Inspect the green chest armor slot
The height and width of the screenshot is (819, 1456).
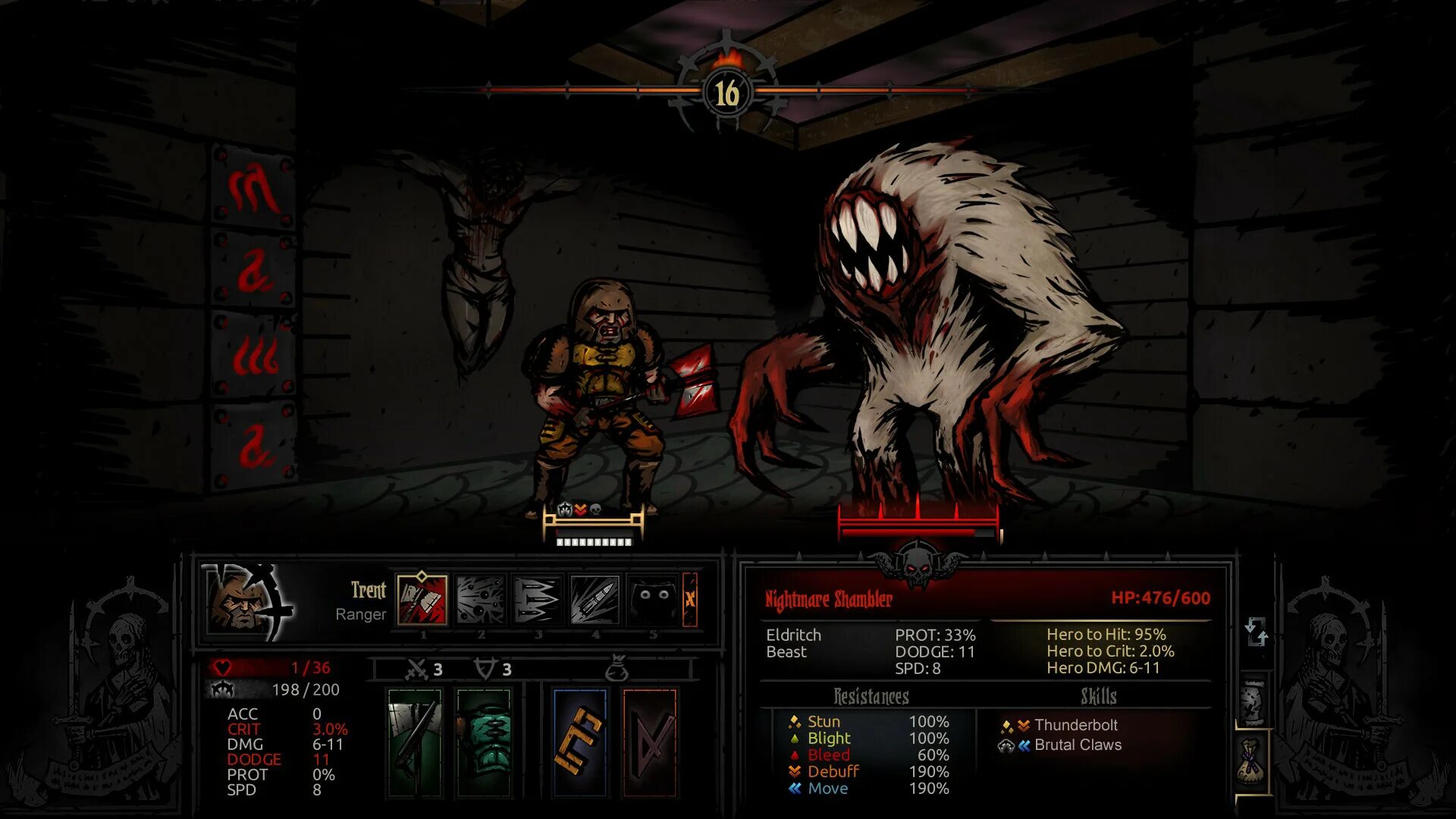(485, 742)
